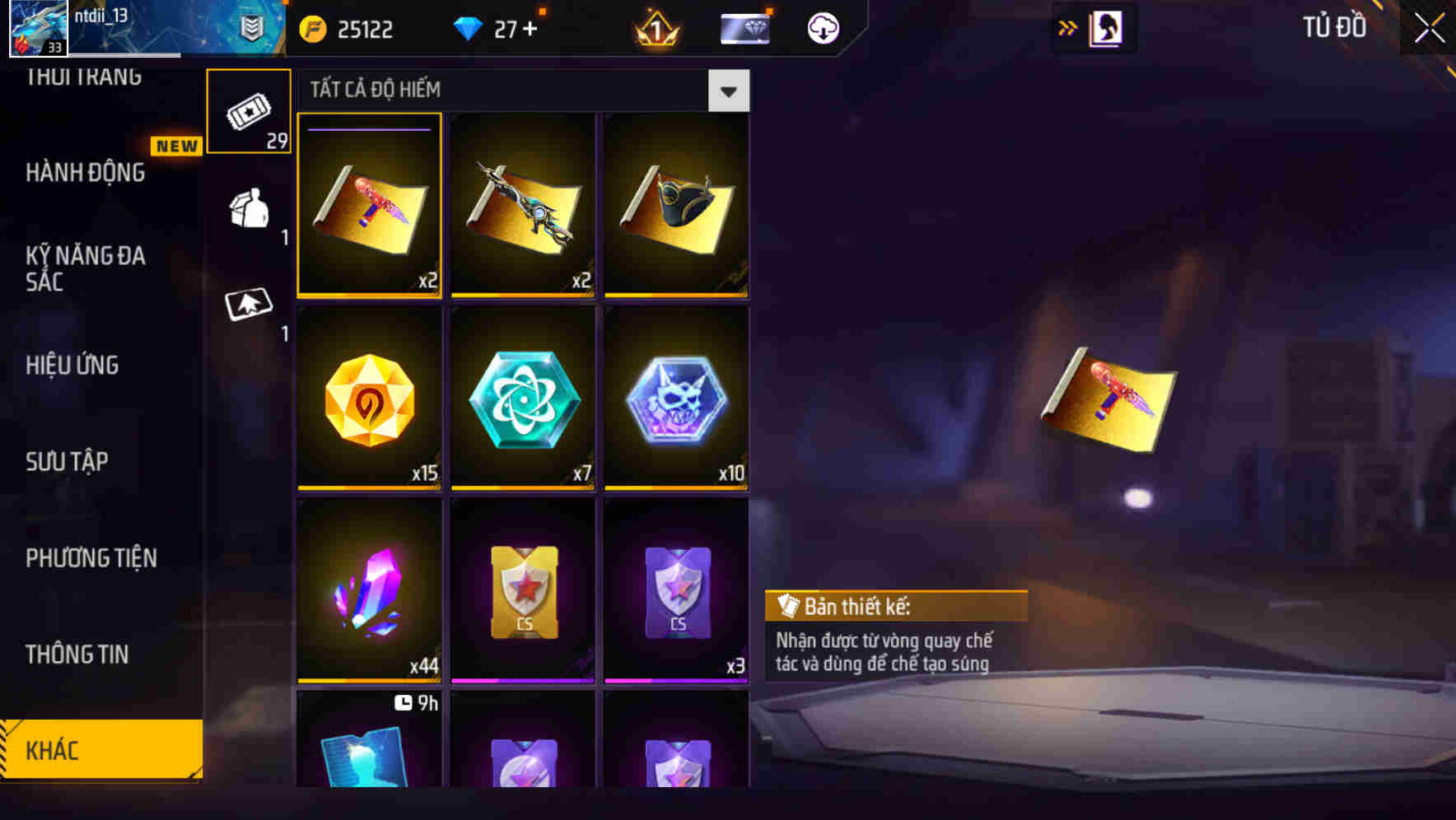Expand the TẤT CẢ ĐỘ HIẾM dropdown

pos(728,91)
